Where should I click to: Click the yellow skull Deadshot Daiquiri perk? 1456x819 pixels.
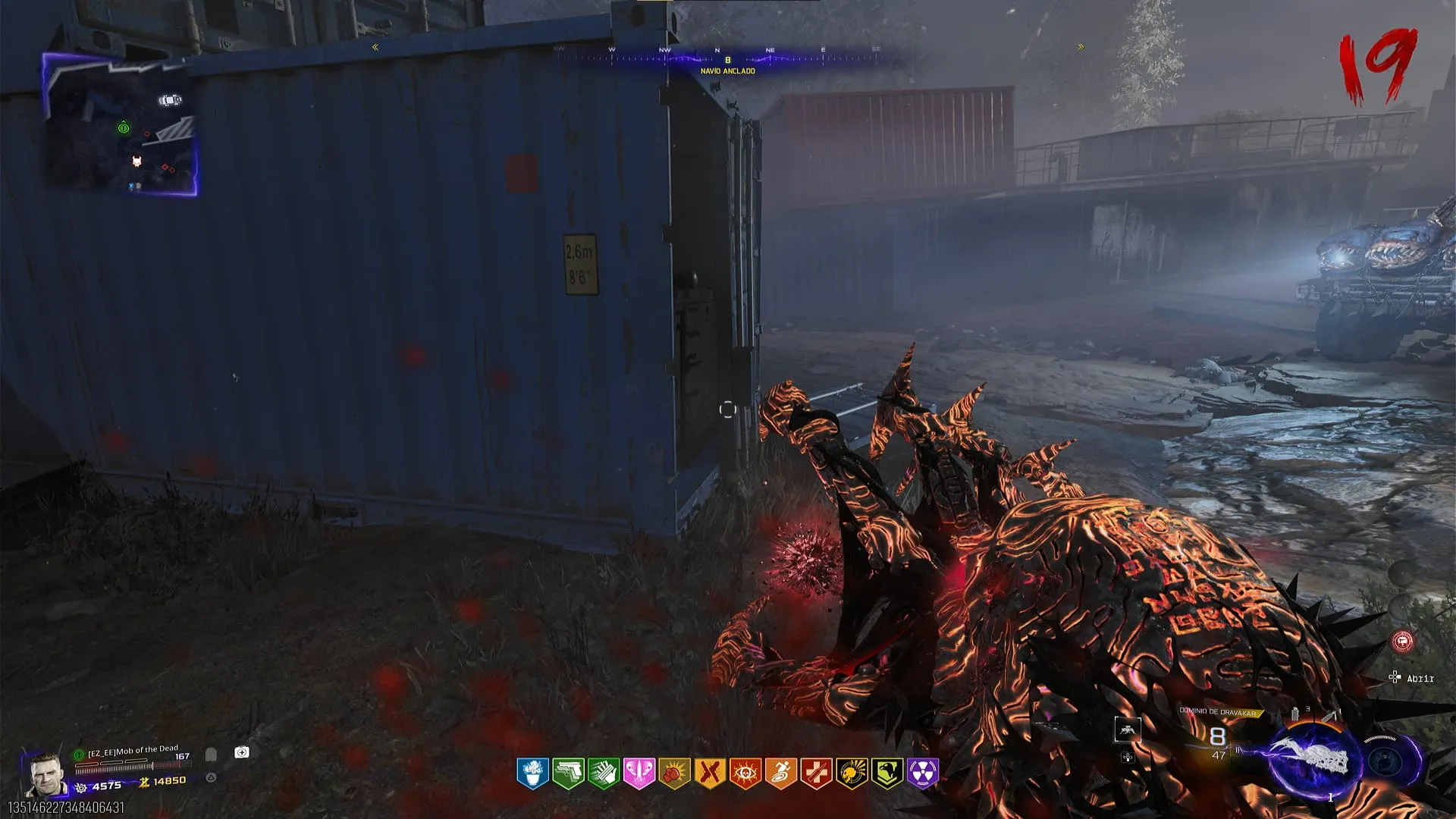pyautogui.click(x=852, y=773)
